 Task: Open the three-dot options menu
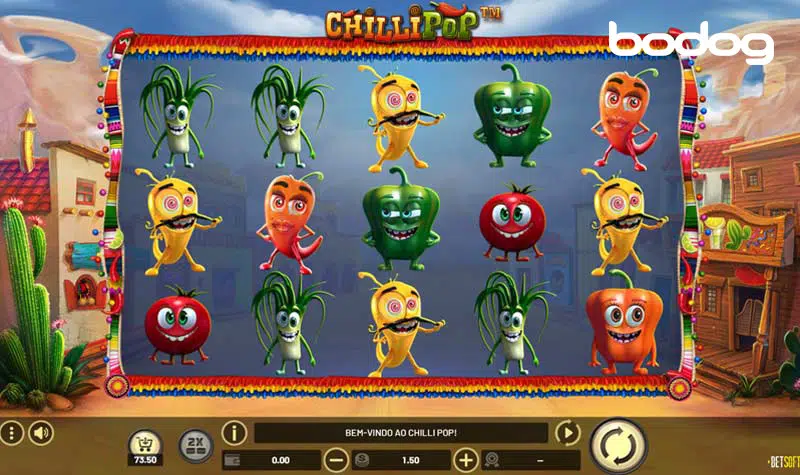(x=11, y=433)
